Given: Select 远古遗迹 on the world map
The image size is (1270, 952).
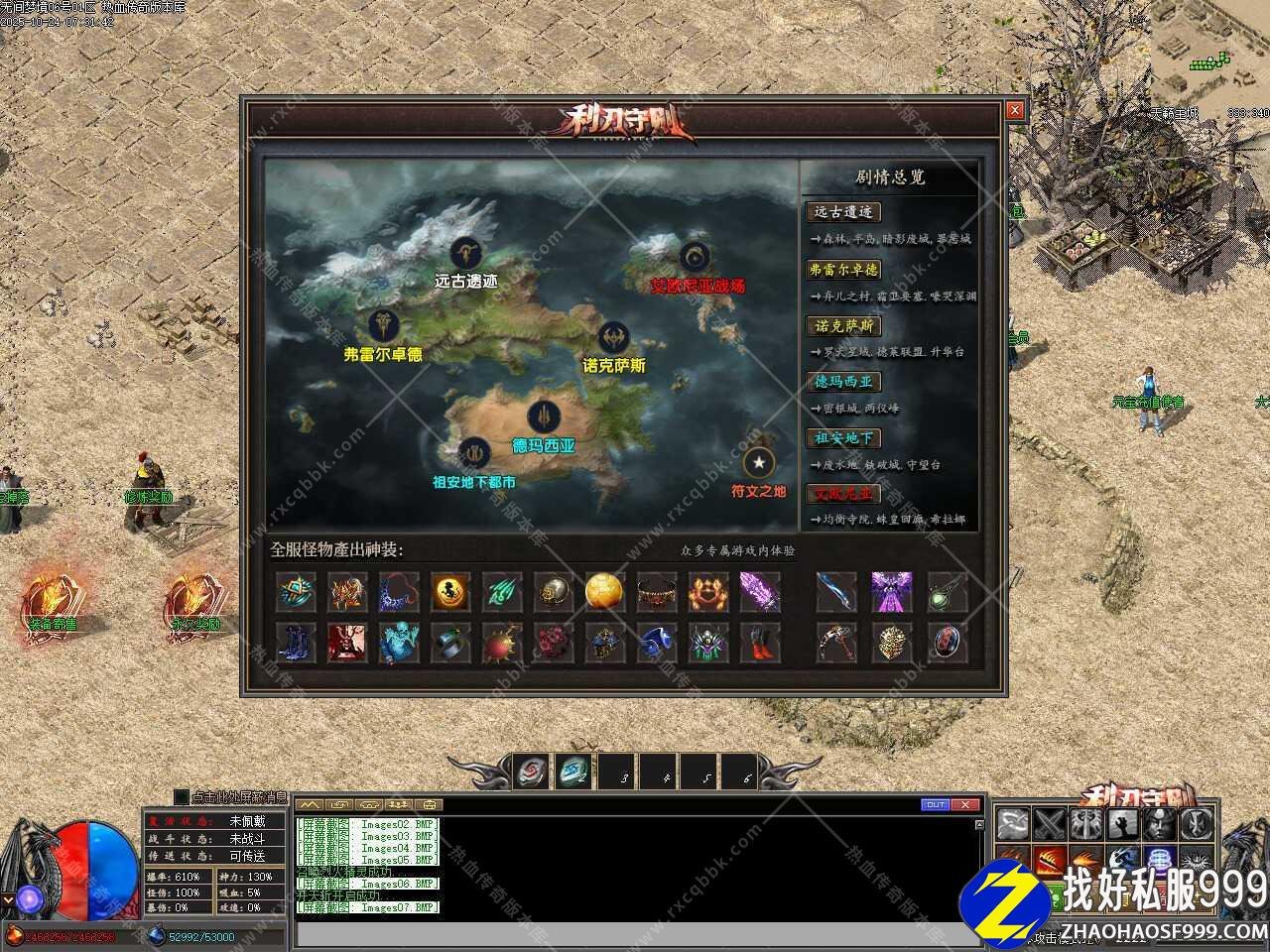Looking at the screenshot, I should coord(465,255).
